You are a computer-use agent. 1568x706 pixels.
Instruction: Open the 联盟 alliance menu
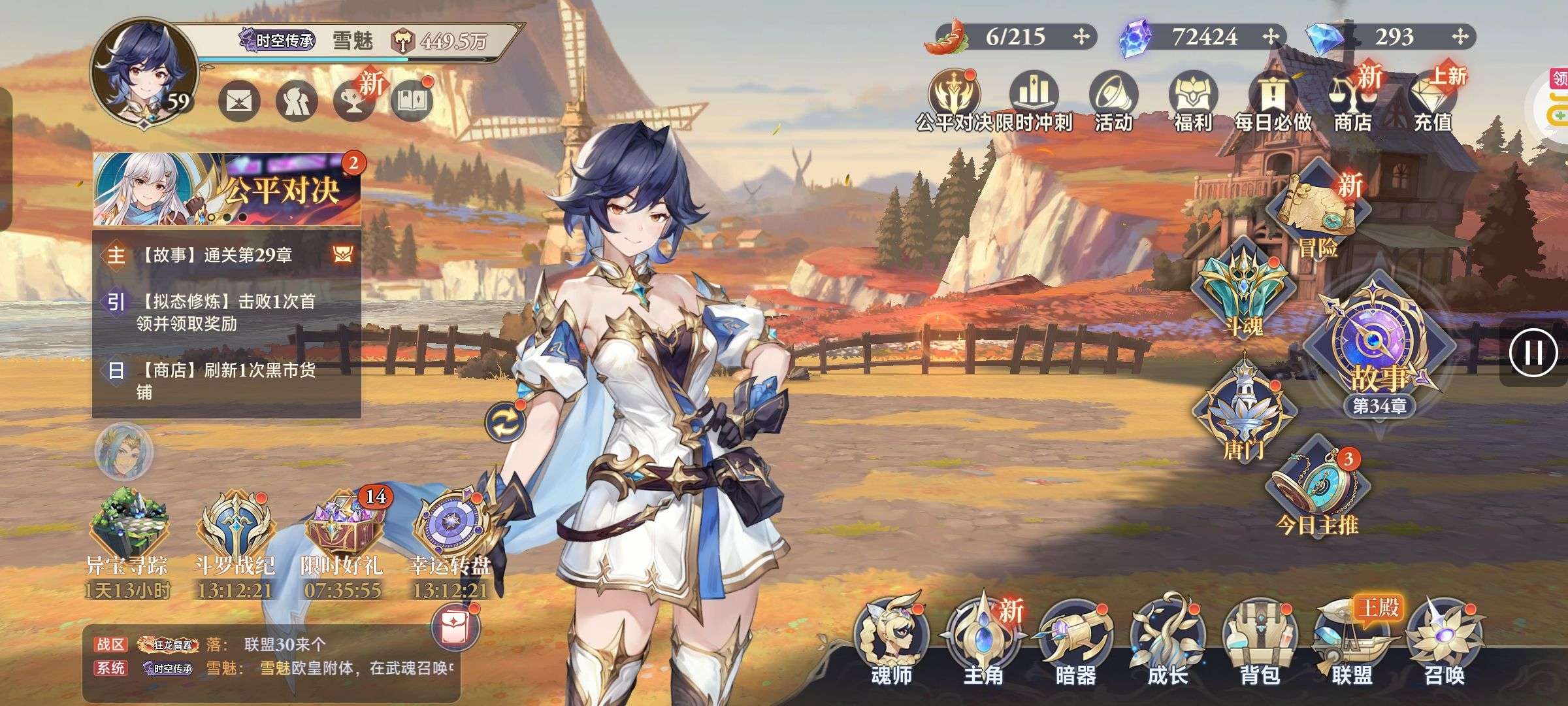coord(1352,644)
